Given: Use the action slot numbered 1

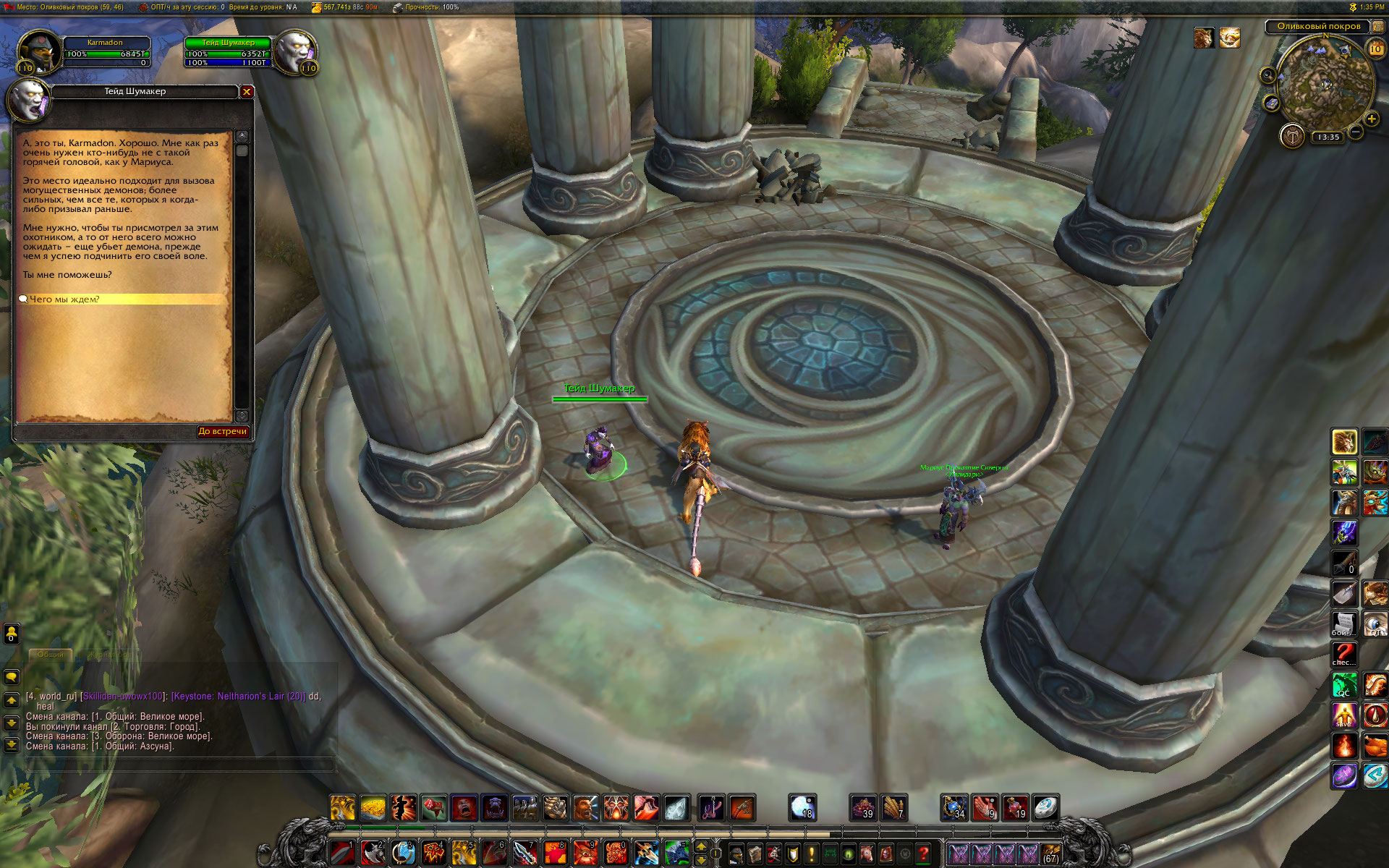Looking at the screenshot, I should [342, 852].
